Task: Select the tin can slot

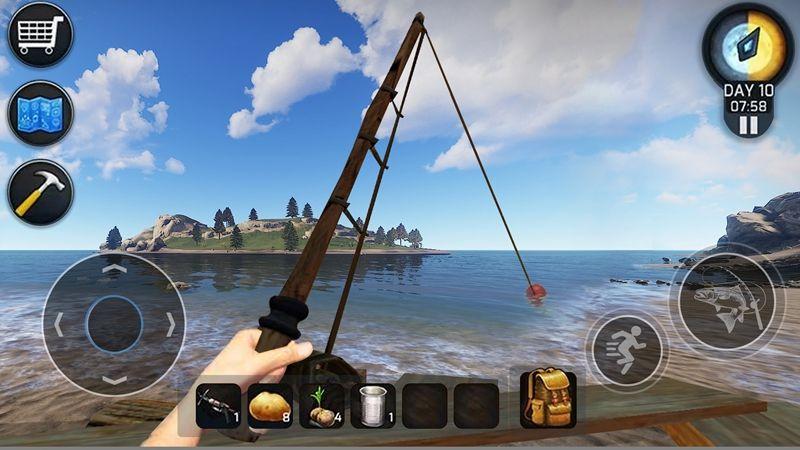Action: click(373, 406)
